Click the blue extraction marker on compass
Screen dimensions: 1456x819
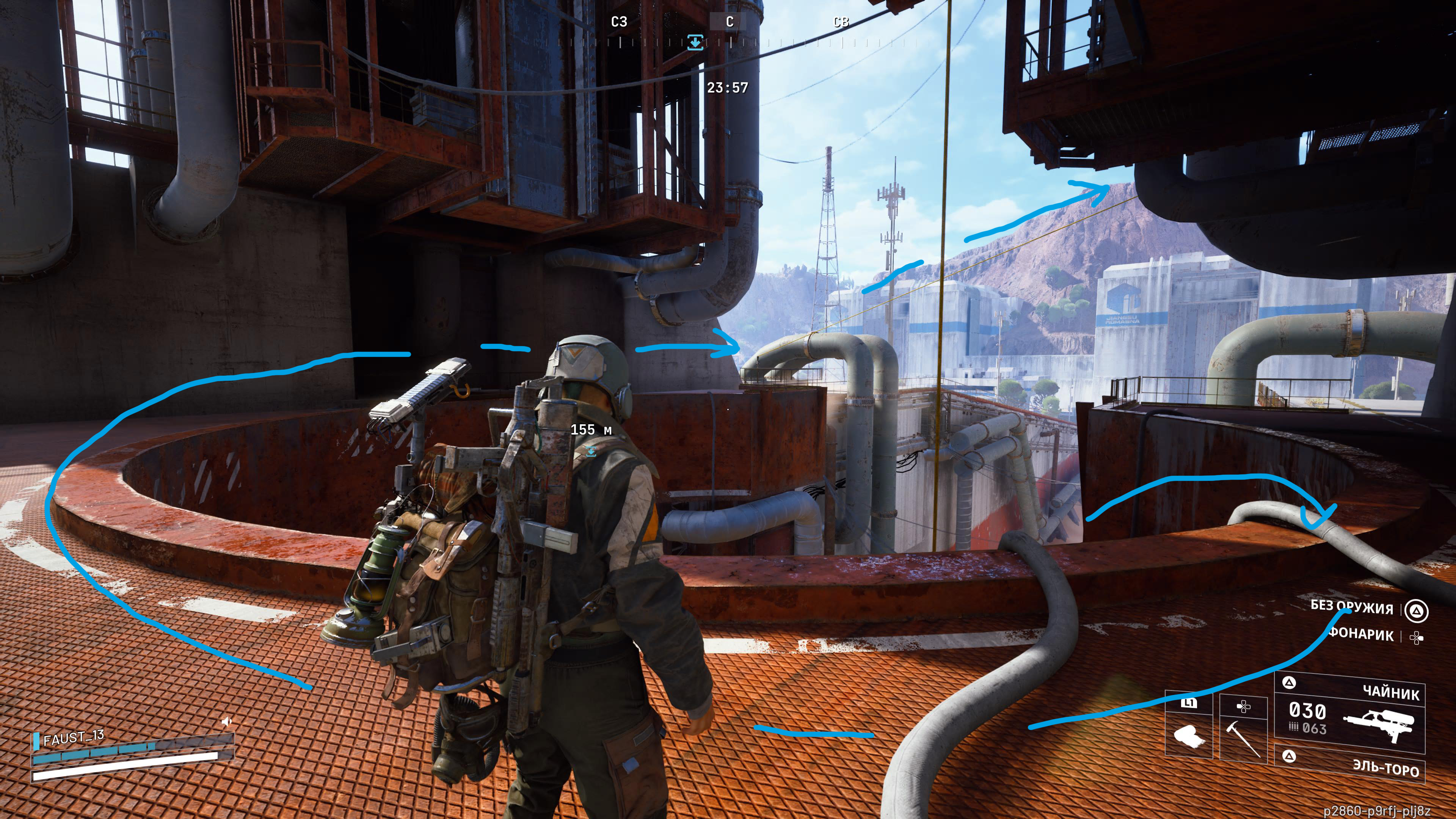pos(695,42)
